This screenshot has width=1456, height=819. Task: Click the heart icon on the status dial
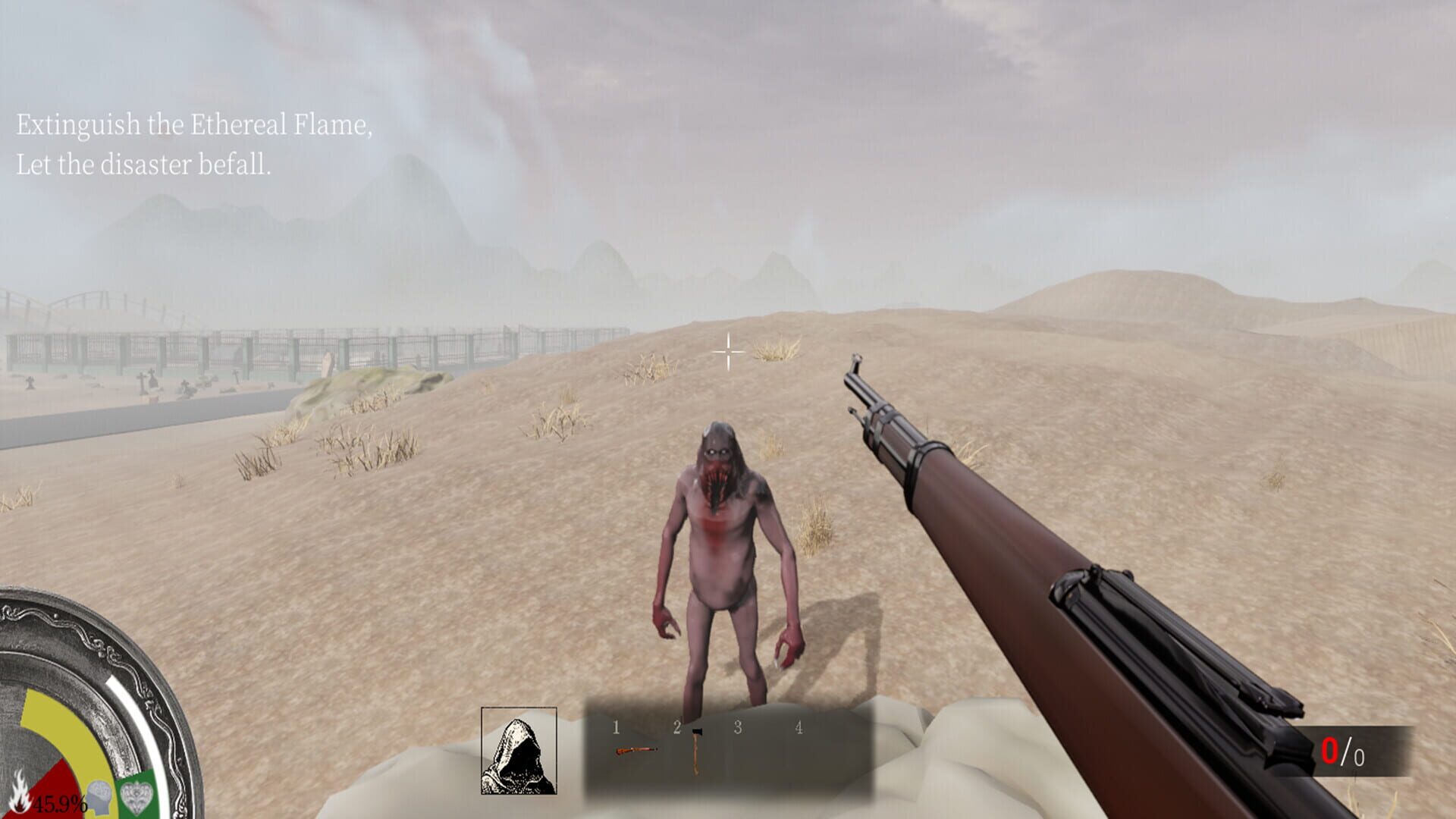[134, 792]
